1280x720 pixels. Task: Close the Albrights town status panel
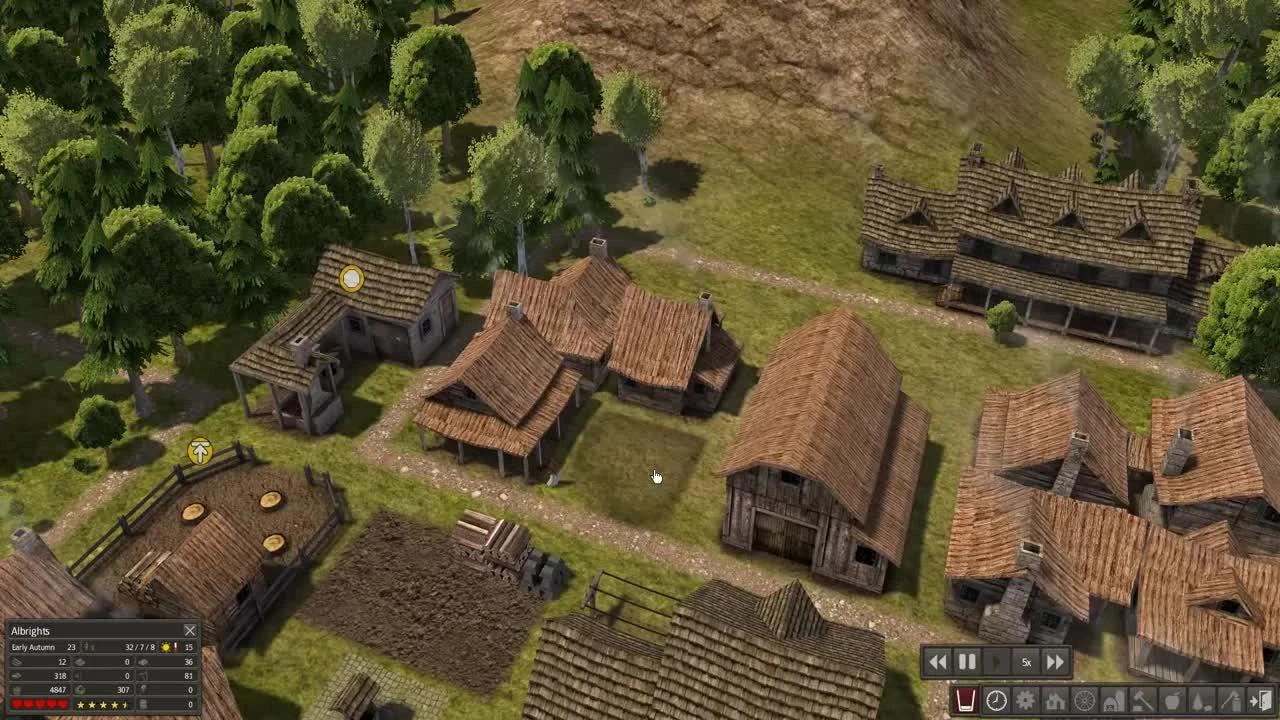[190, 631]
